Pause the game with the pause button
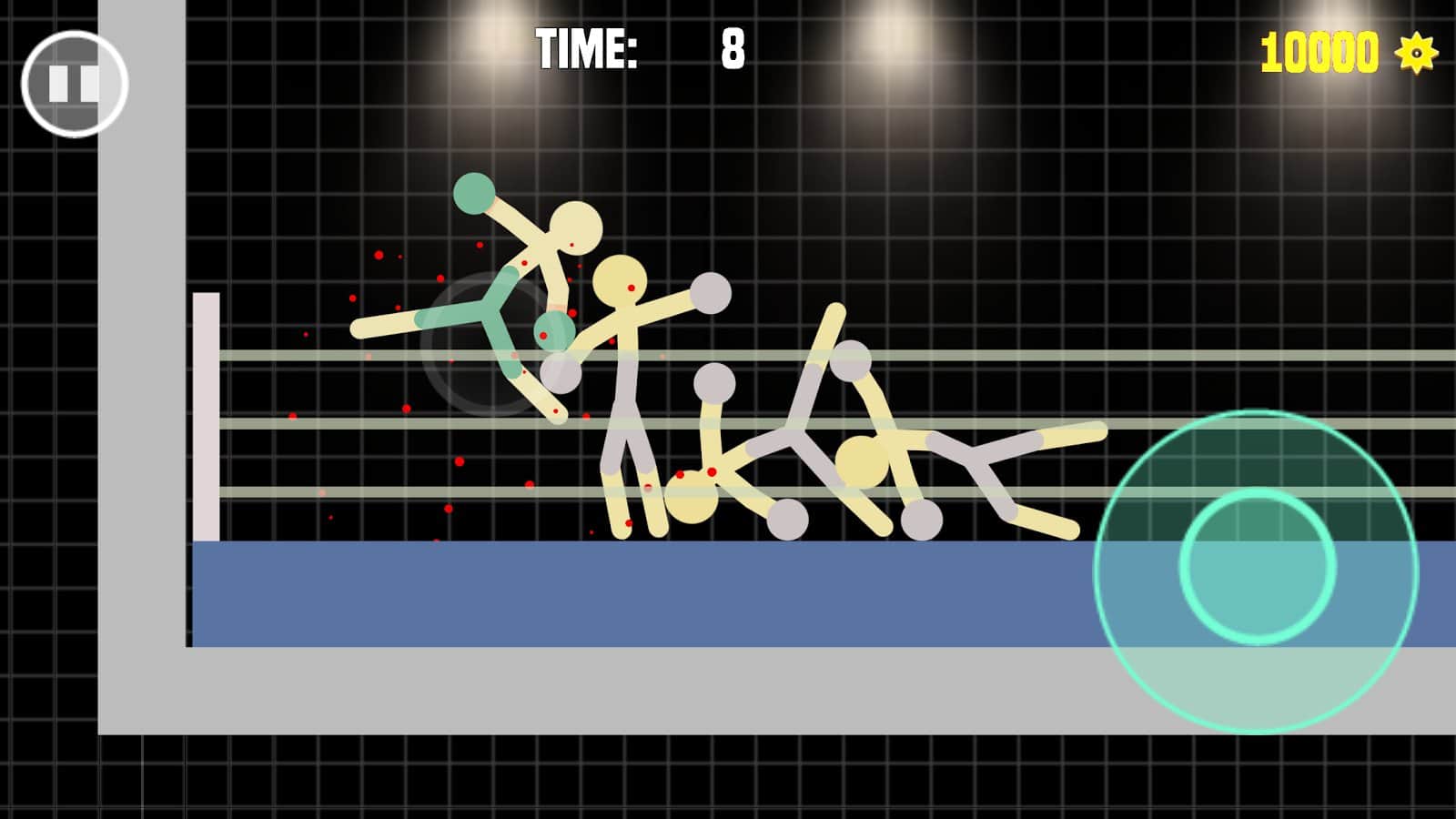This screenshot has width=1456, height=819. (x=75, y=84)
